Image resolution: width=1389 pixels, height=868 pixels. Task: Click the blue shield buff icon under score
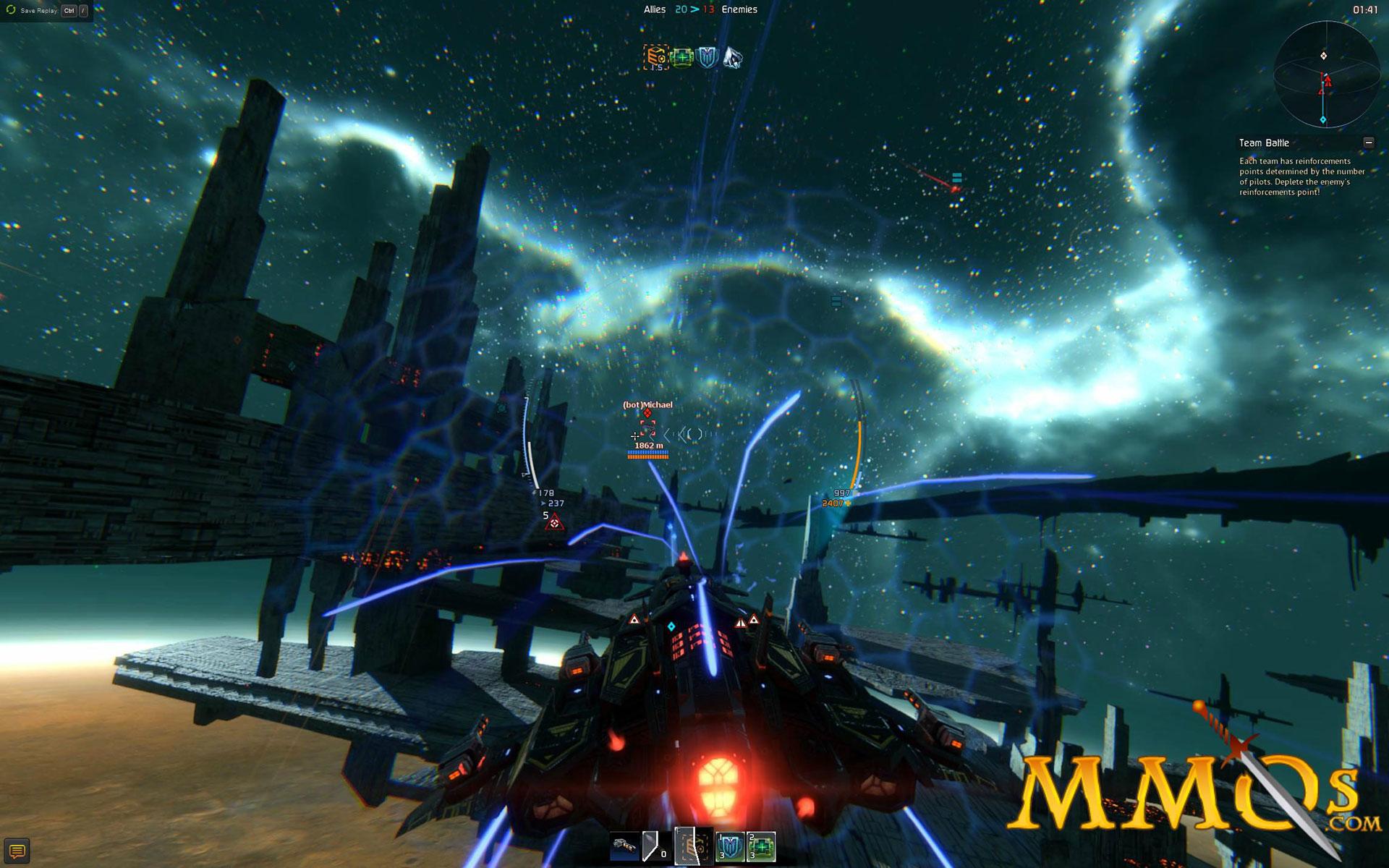(x=707, y=57)
